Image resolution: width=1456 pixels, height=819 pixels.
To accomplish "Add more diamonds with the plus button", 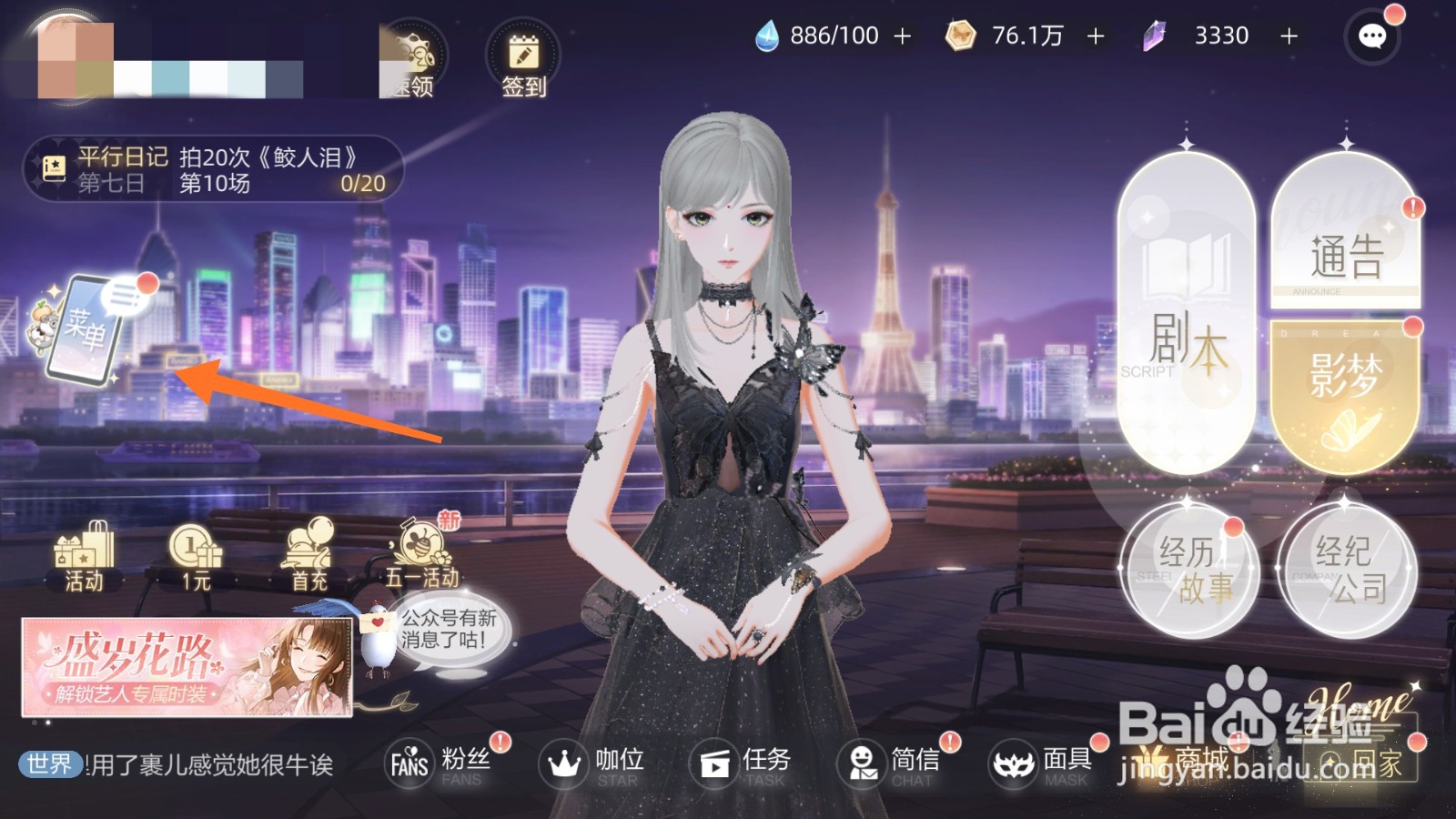I will pyautogui.click(x=1290, y=36).
